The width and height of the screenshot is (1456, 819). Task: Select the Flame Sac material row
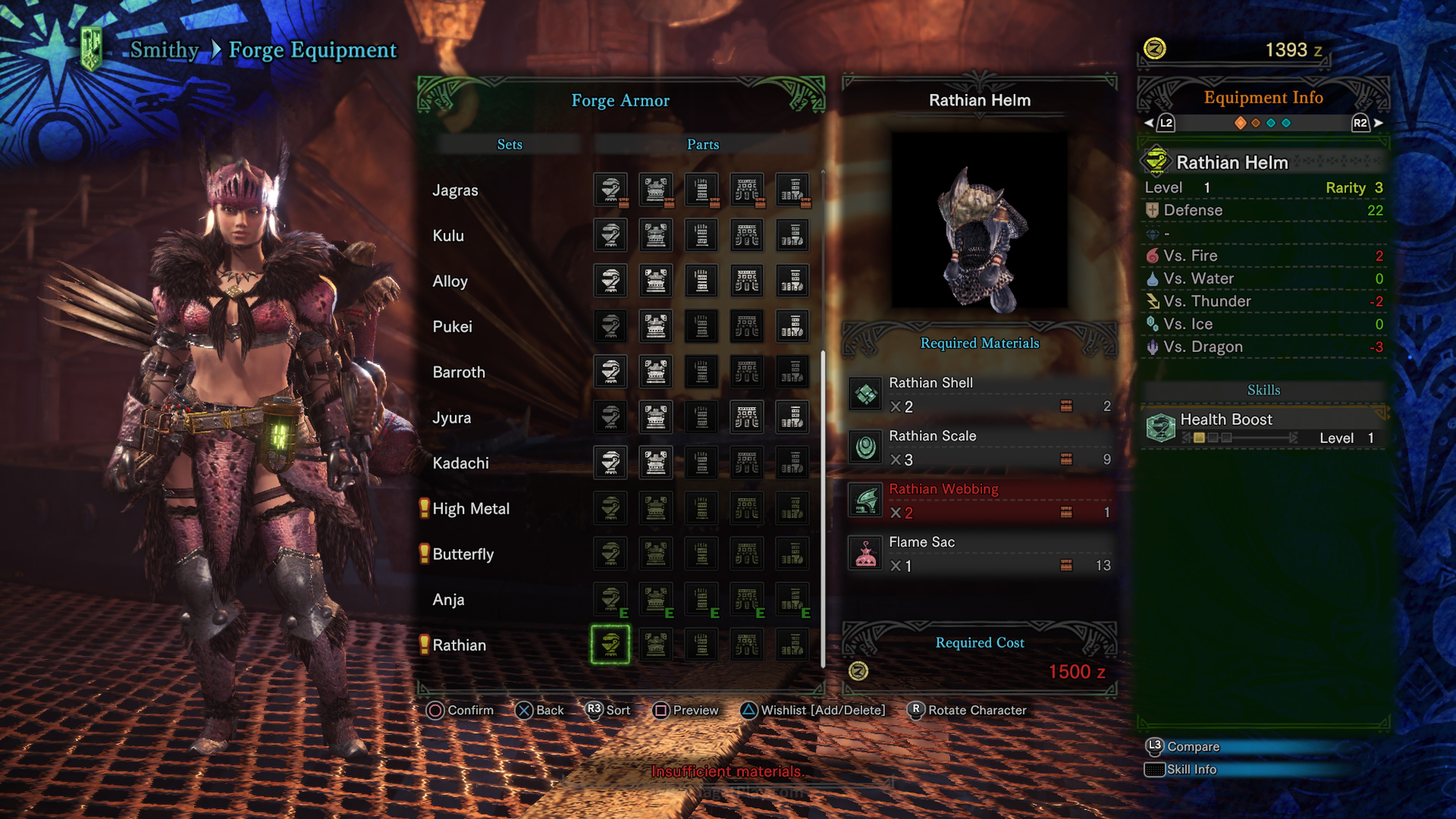coord(979,554)
